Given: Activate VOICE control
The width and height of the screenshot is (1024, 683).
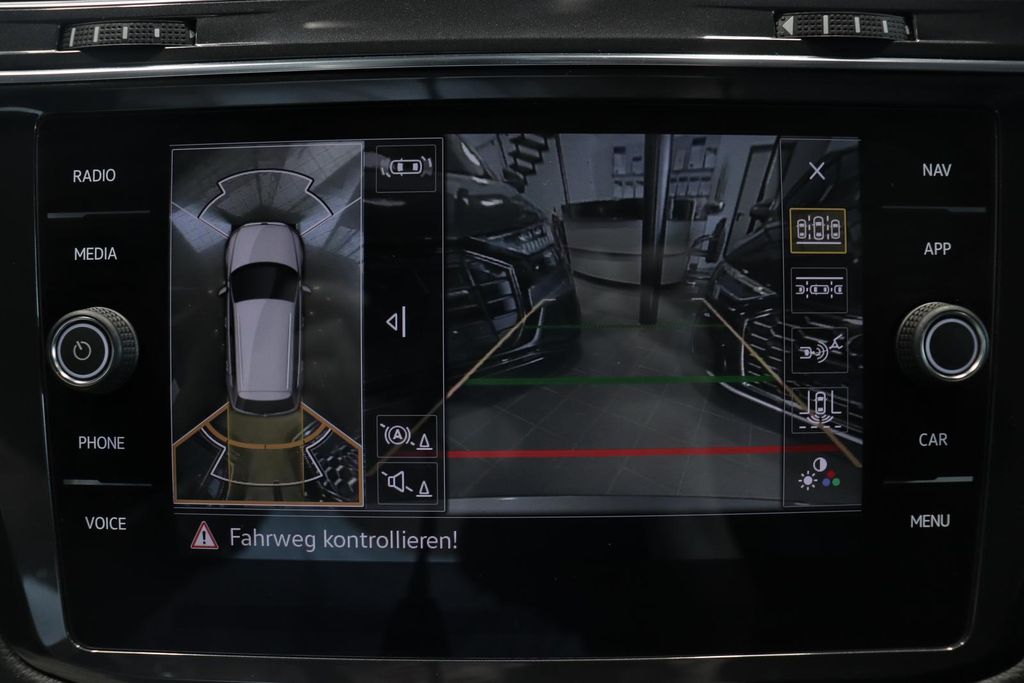Looking at the screenshot, I should (105, 522).
